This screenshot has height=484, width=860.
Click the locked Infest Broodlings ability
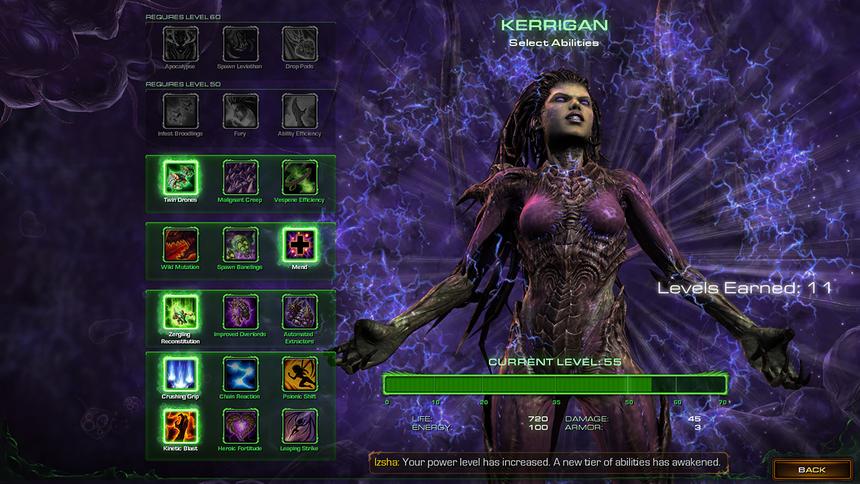(x=181, y=110)
